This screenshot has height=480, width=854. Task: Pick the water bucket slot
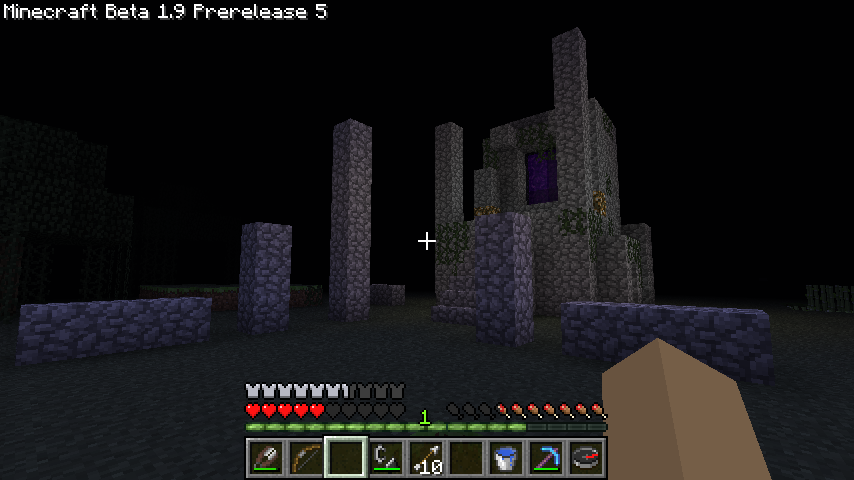click(506, 458)
